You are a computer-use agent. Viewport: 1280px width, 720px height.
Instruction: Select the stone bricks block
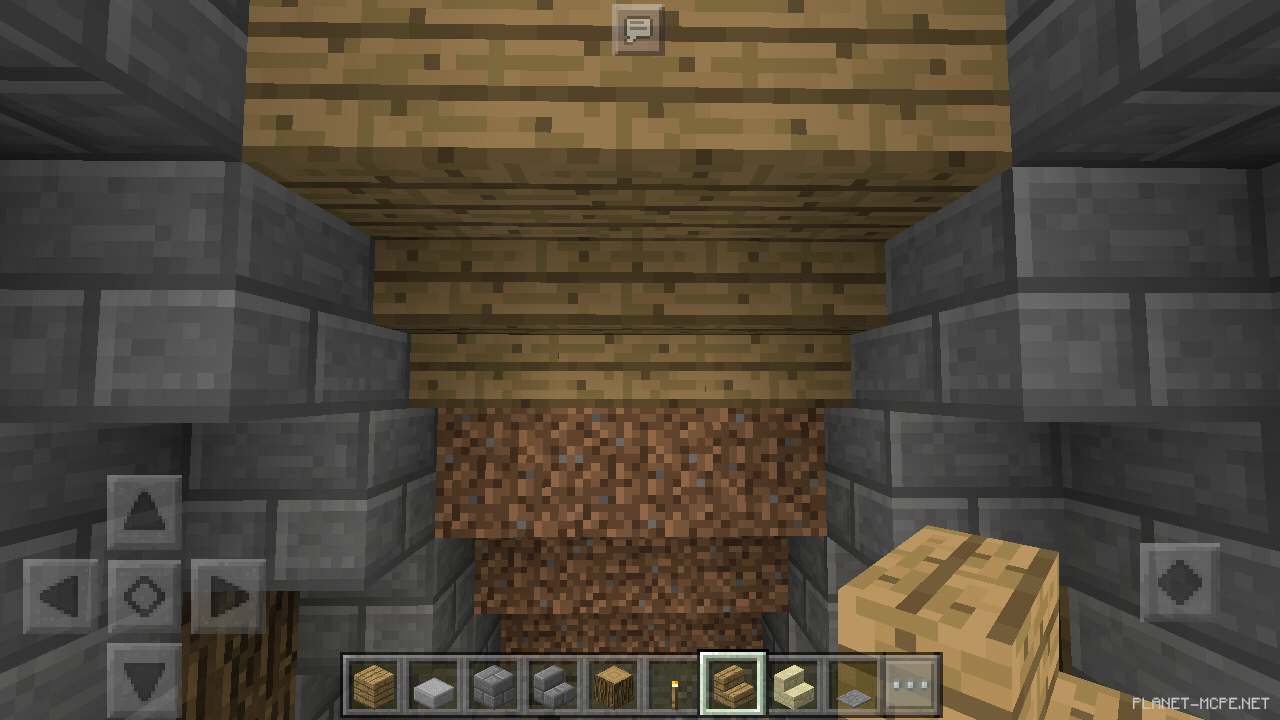(494, 682)
